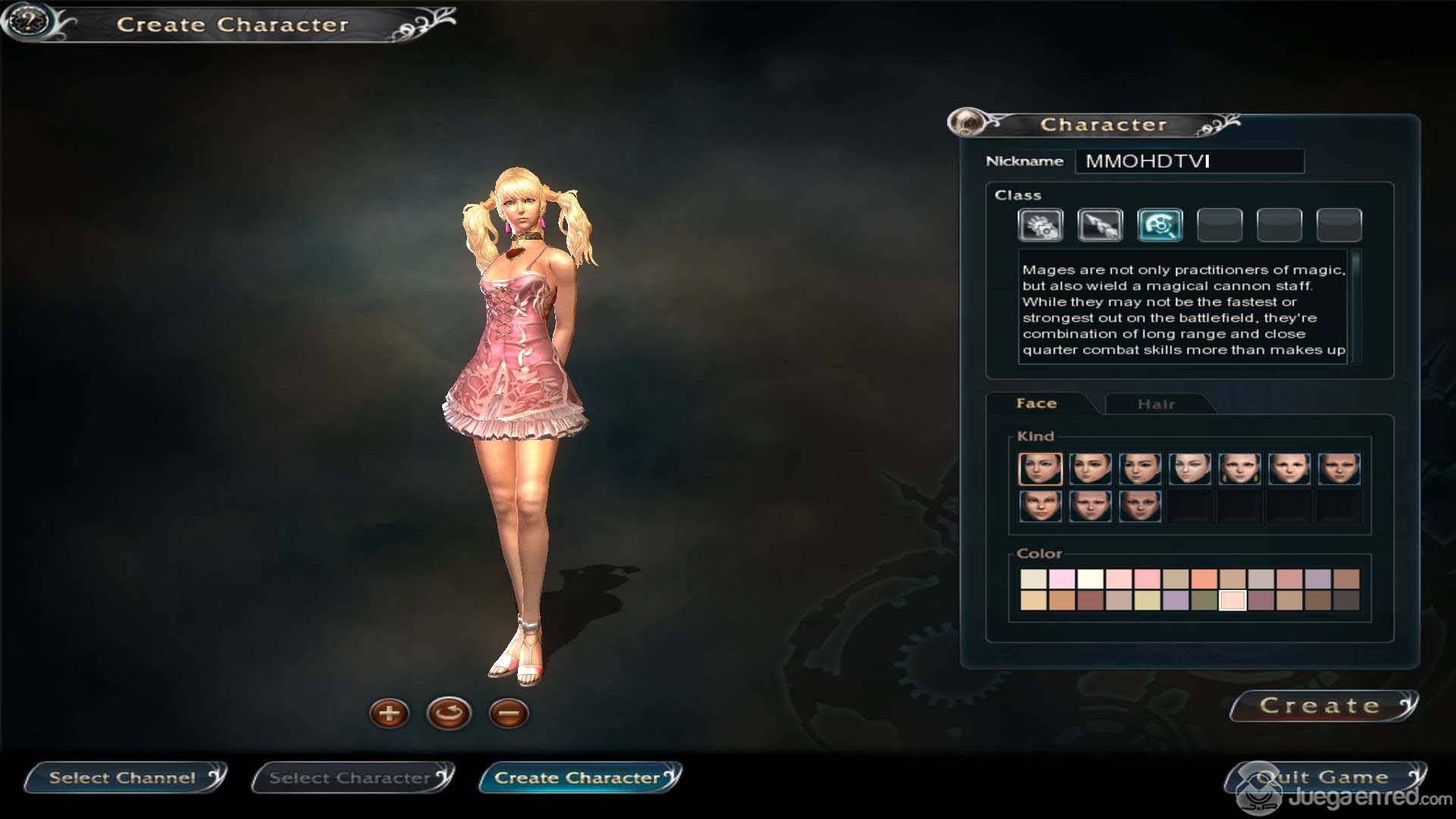Image resolution: width=1456 pixels, height=819 pixels.
Task: Click the Nickname text field
Action: click(1189, 161)
